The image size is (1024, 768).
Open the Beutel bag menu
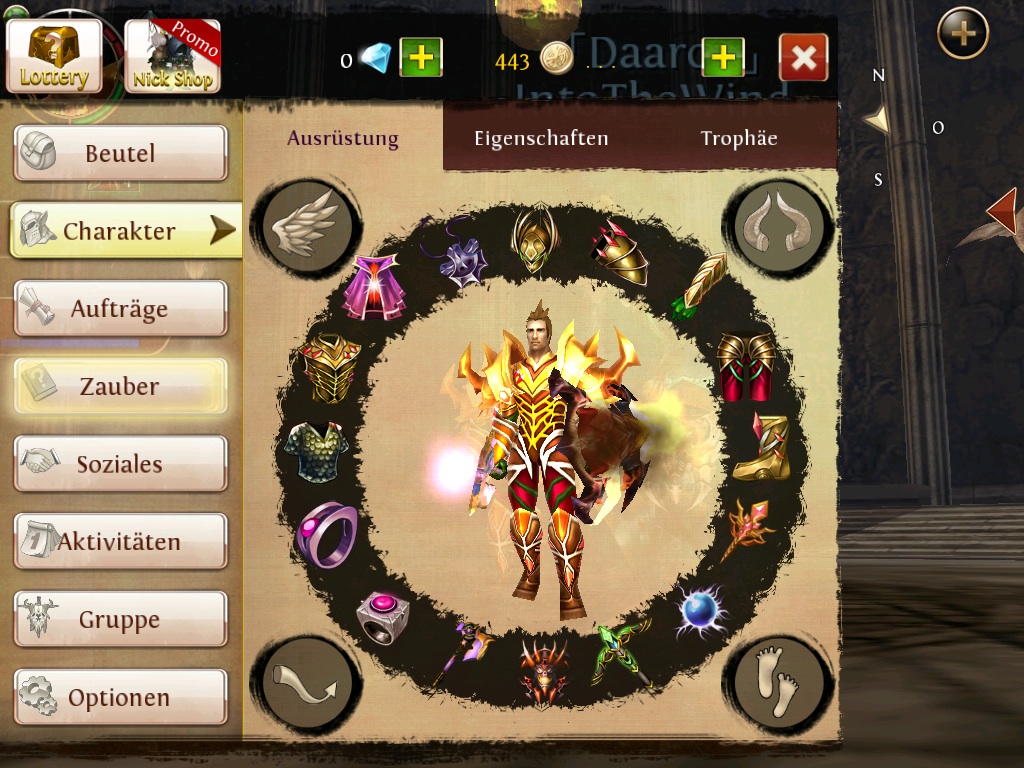(120, 153)
